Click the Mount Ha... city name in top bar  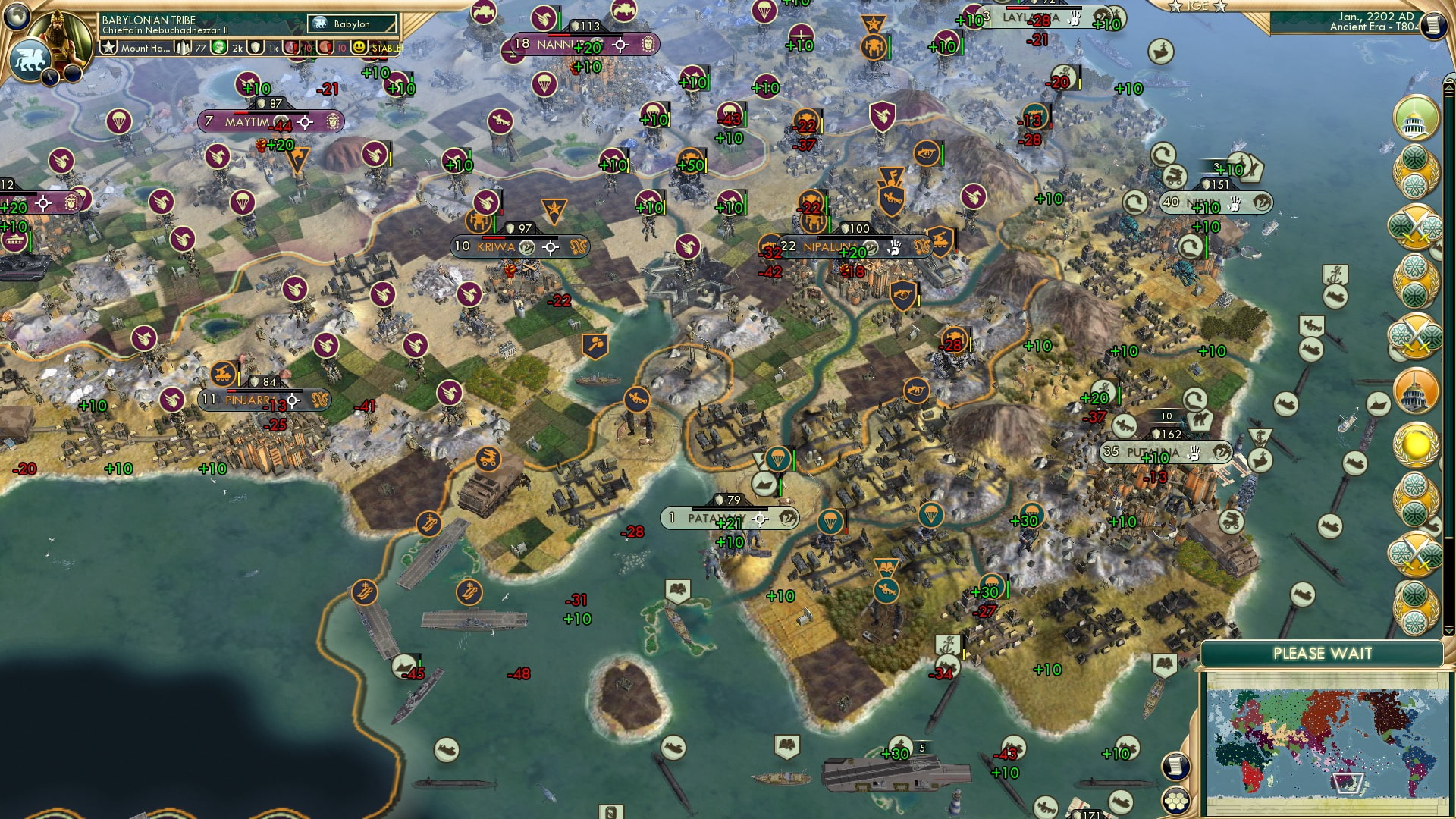pyautogui.click(x=146, y=49)
